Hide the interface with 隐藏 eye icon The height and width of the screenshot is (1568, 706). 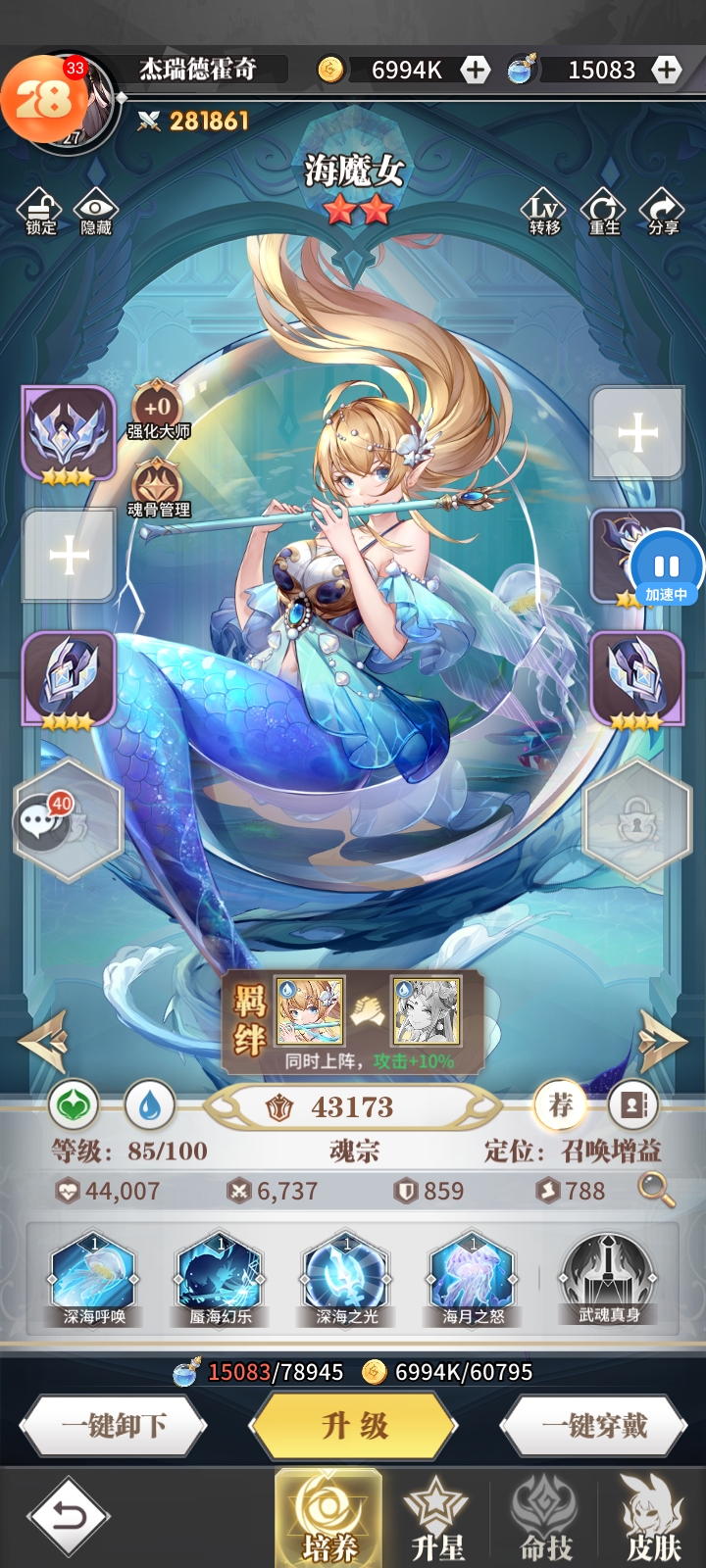click(95, 211)
